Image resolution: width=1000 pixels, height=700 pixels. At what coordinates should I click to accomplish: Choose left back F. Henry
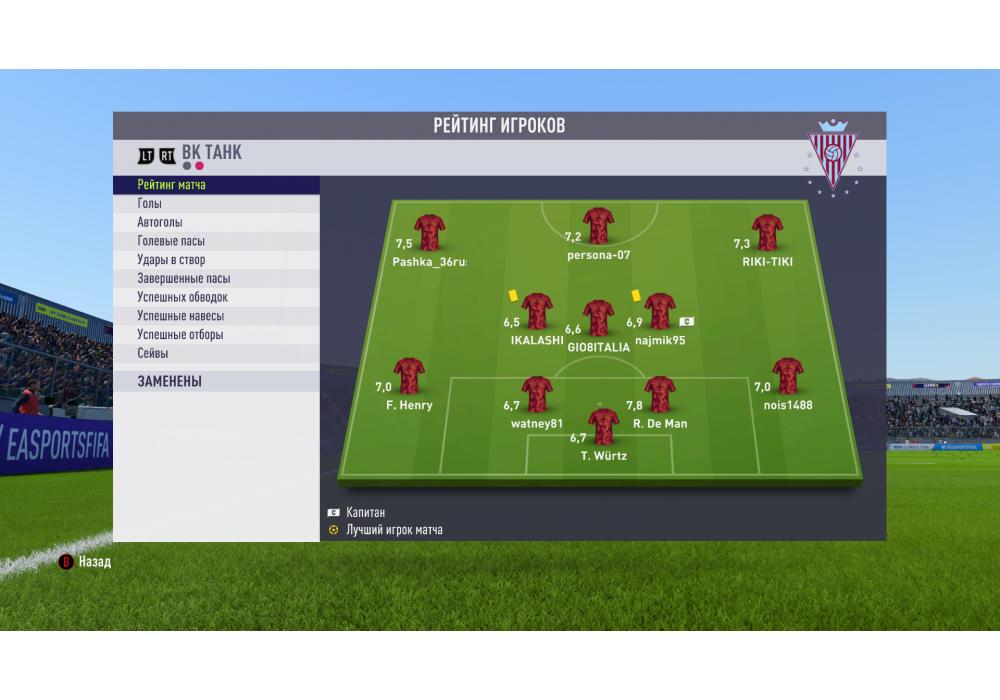409,376
